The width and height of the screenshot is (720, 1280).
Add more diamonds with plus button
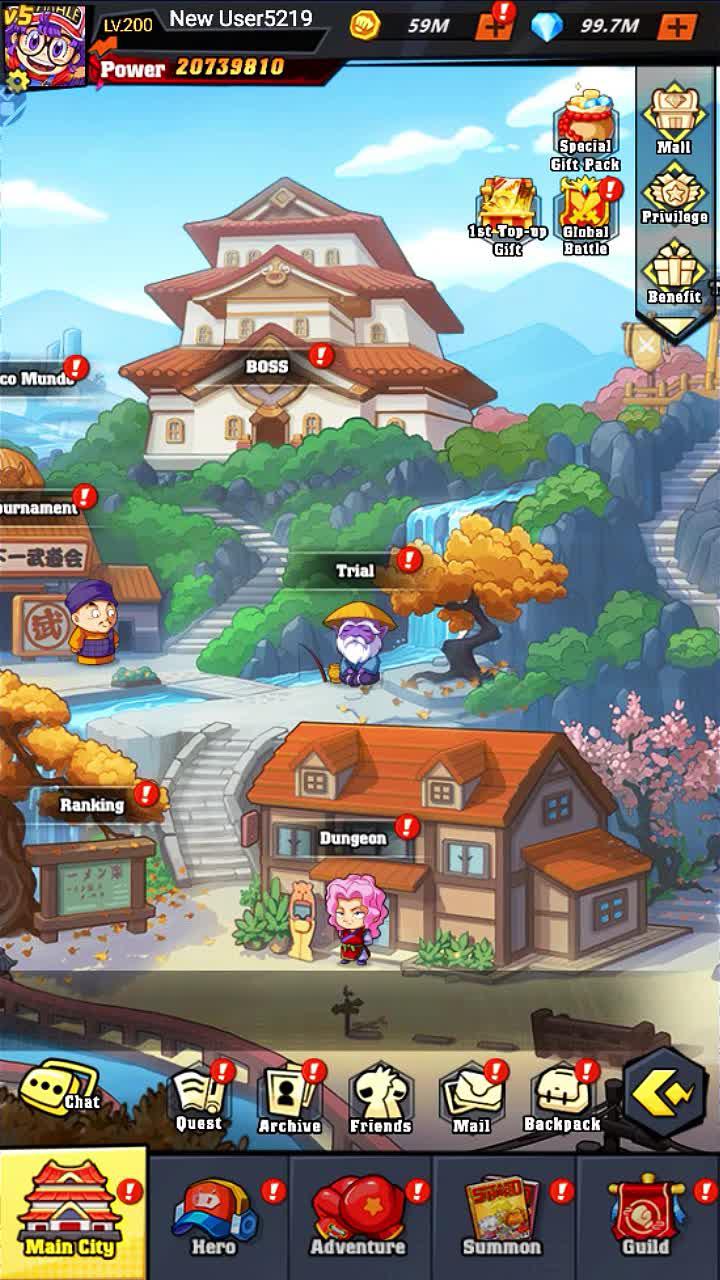click(x=677, y=26)
